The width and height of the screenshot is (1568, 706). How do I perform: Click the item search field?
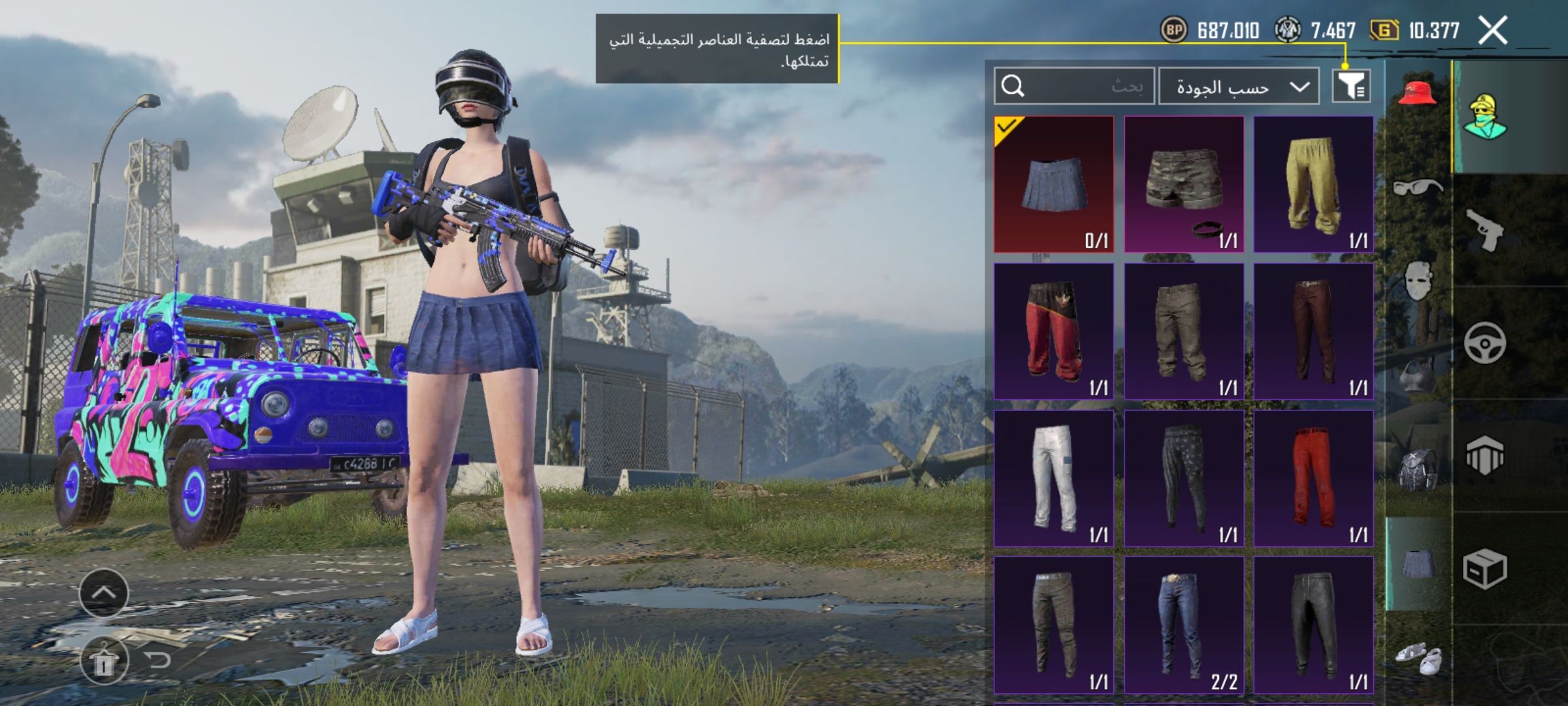1073,86
